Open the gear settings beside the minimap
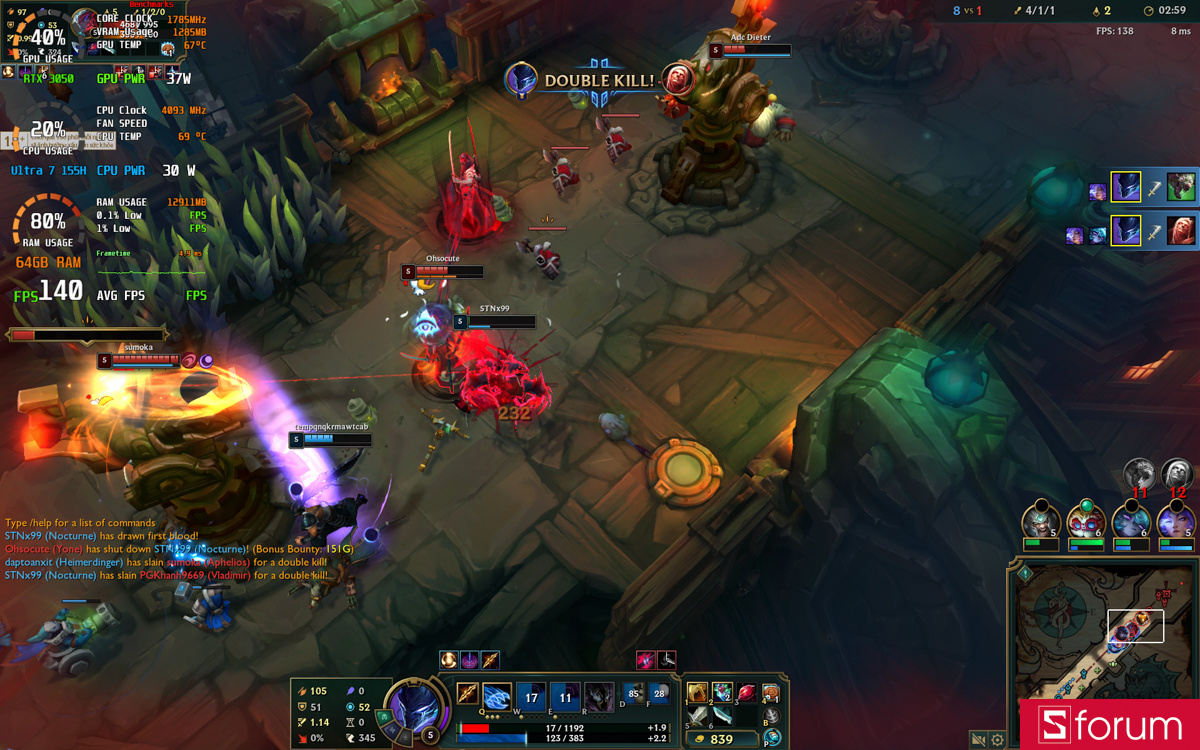Viewport: 1200px width, 750px height. pos(997,740)
